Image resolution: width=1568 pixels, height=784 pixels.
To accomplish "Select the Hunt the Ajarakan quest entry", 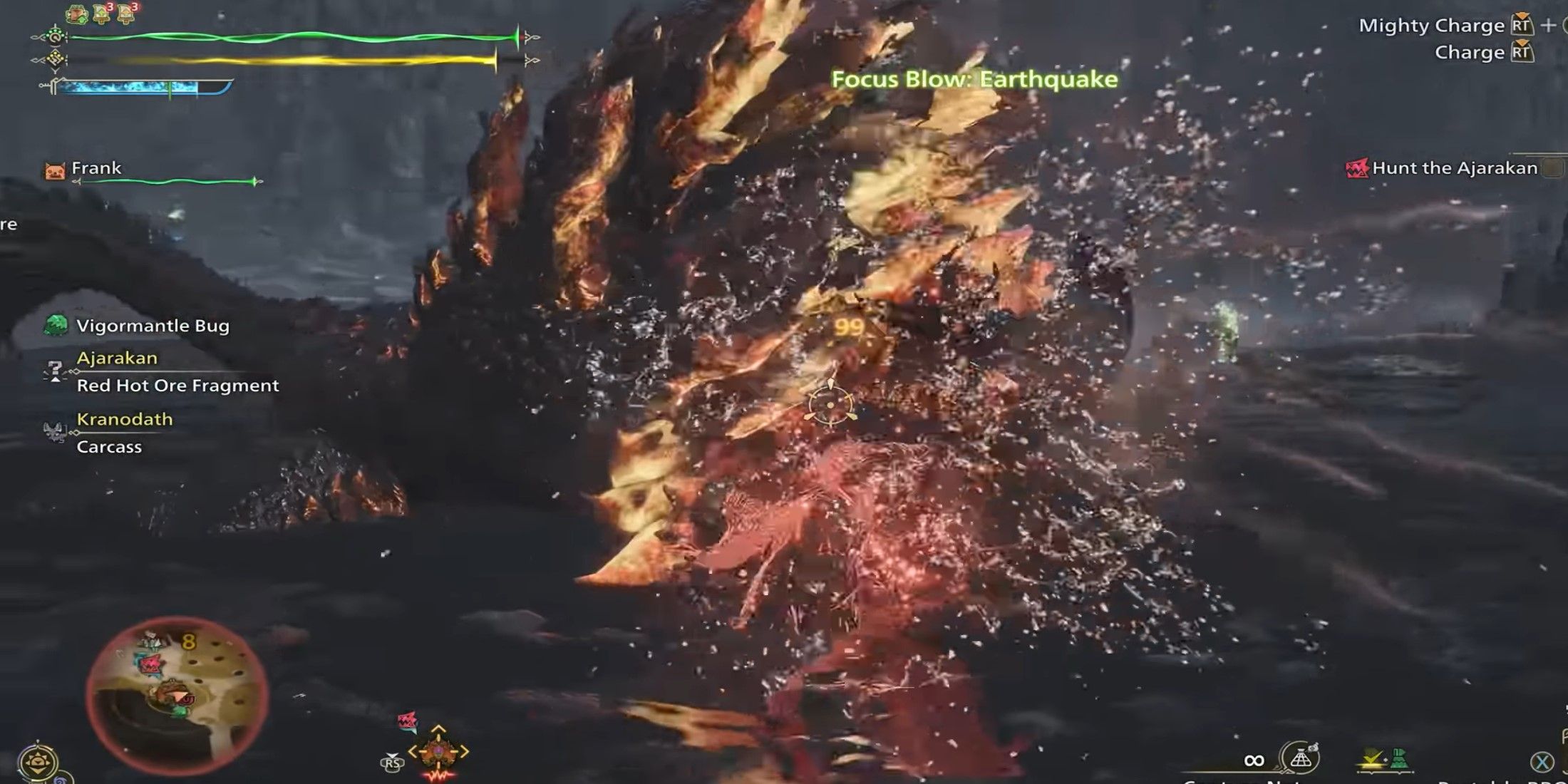I will pos(1454,169).
